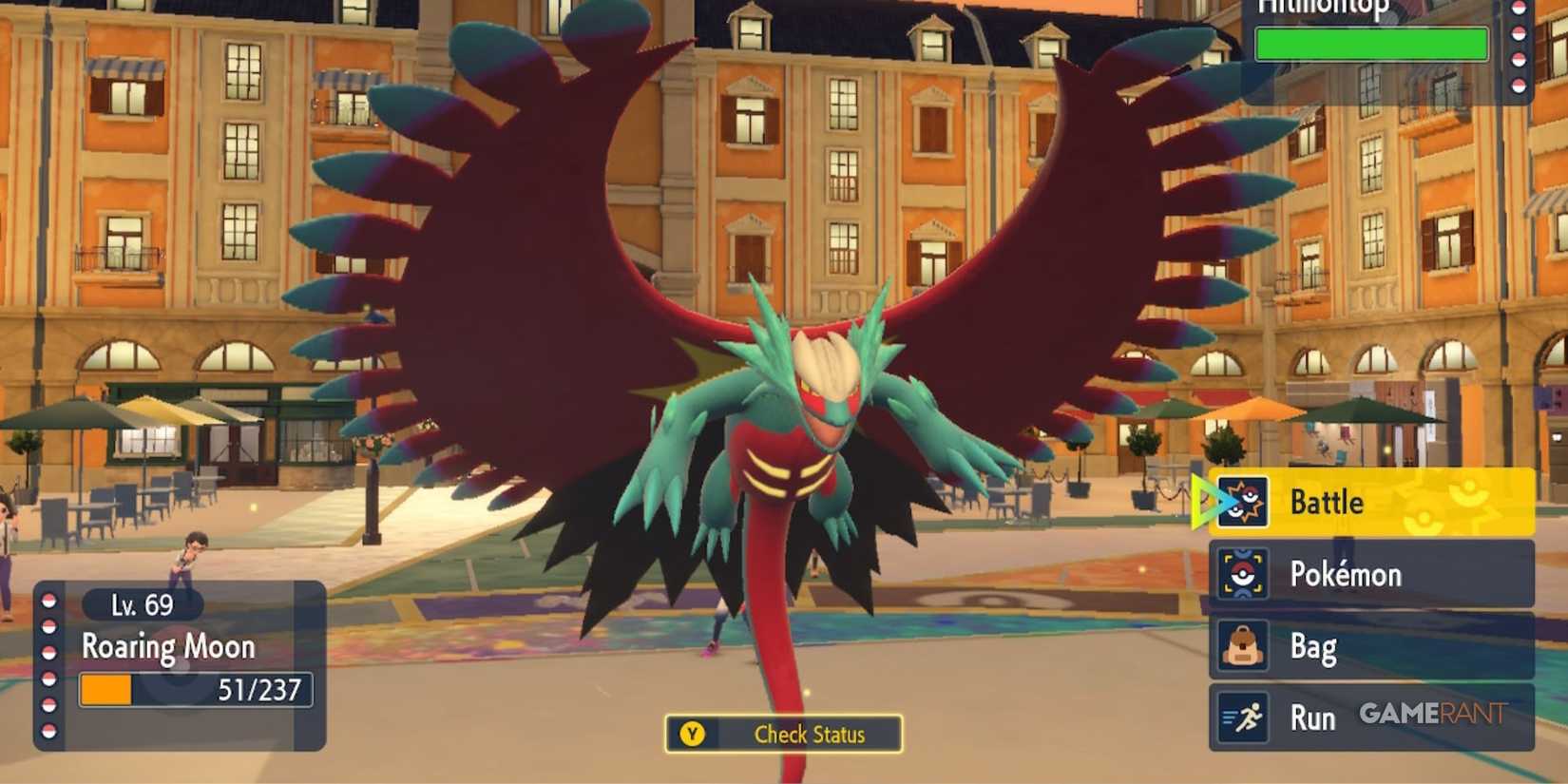The height and width of the screenshot is (784, 1568).
Task: Toggle the lowest poké ball on Hitmontop's side strip
Action: click(1520, 85)
